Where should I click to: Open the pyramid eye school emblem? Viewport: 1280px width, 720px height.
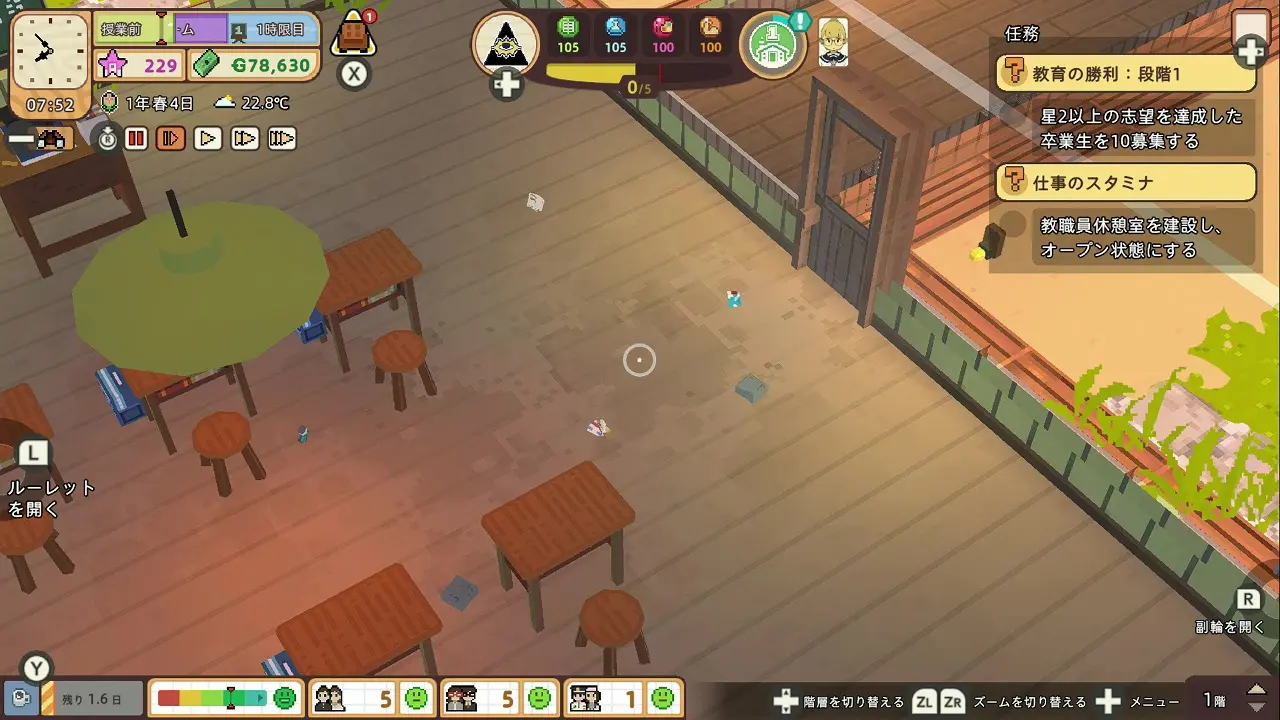tap(506, 44)
